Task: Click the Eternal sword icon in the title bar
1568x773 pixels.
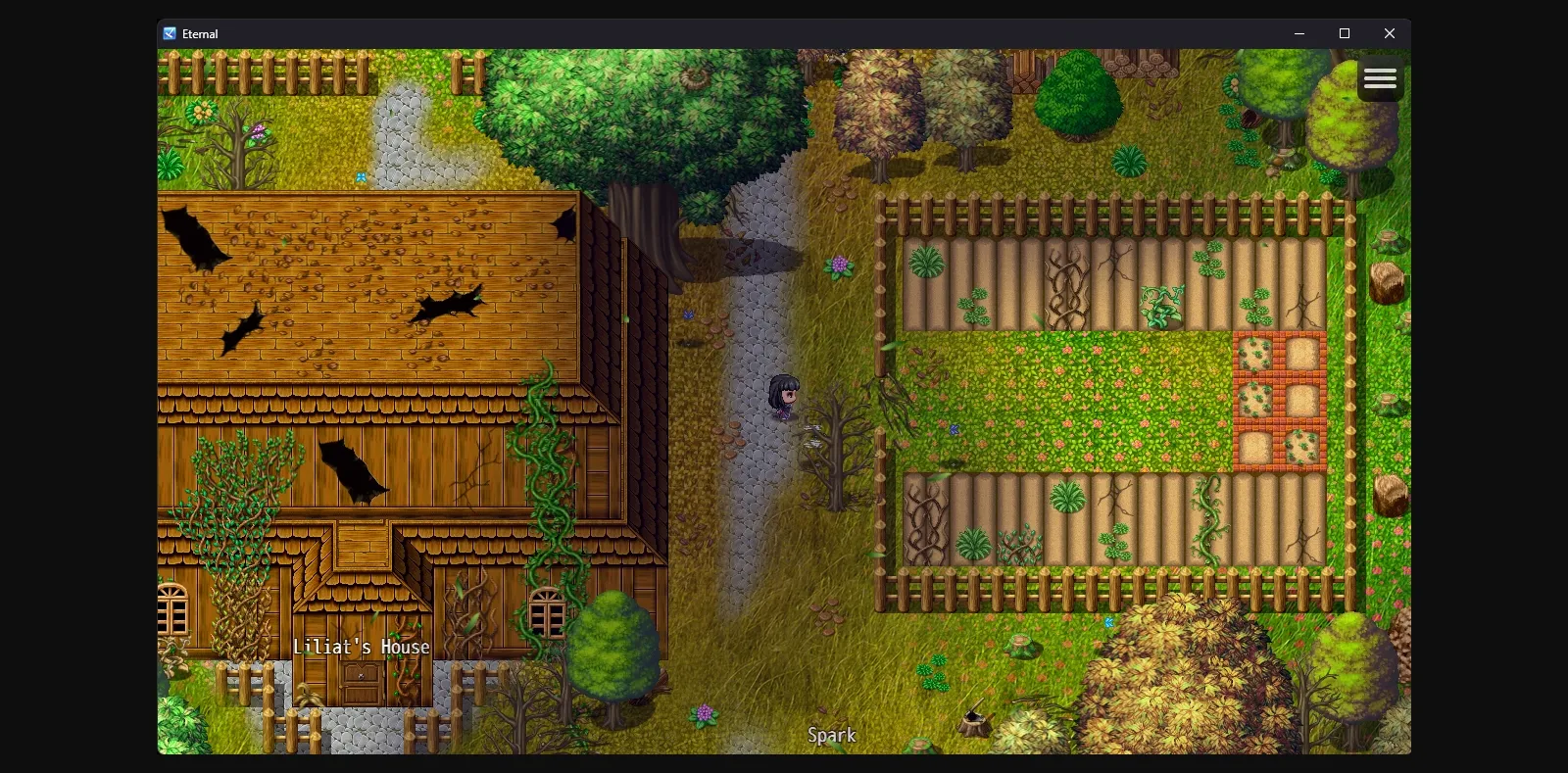Action: (x=170, y=32)
